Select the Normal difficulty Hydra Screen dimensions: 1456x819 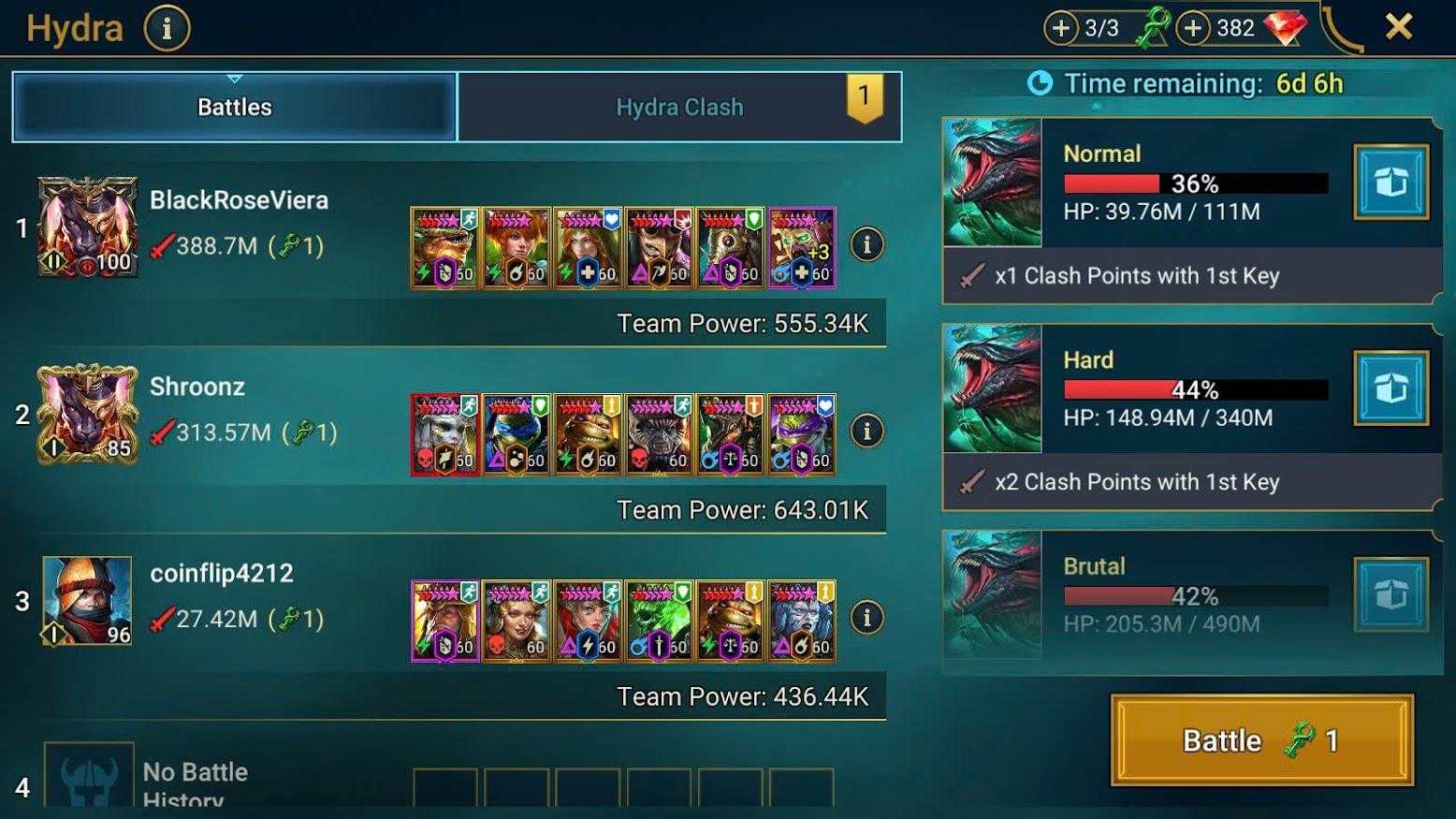(x=1147, y=183)
